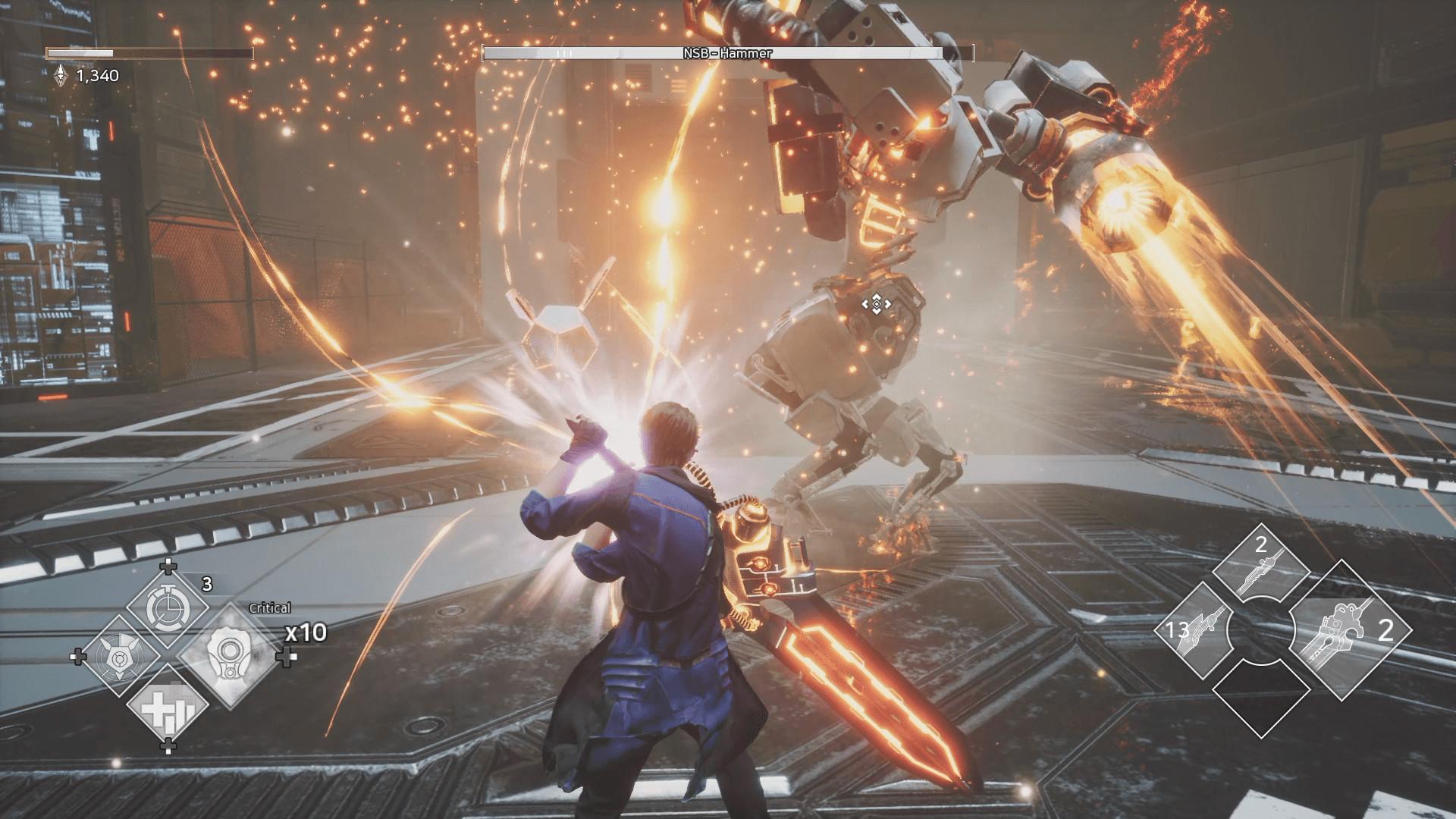
Task: Select the empty bottom weapon slot
Action: tap(1261, 694)
